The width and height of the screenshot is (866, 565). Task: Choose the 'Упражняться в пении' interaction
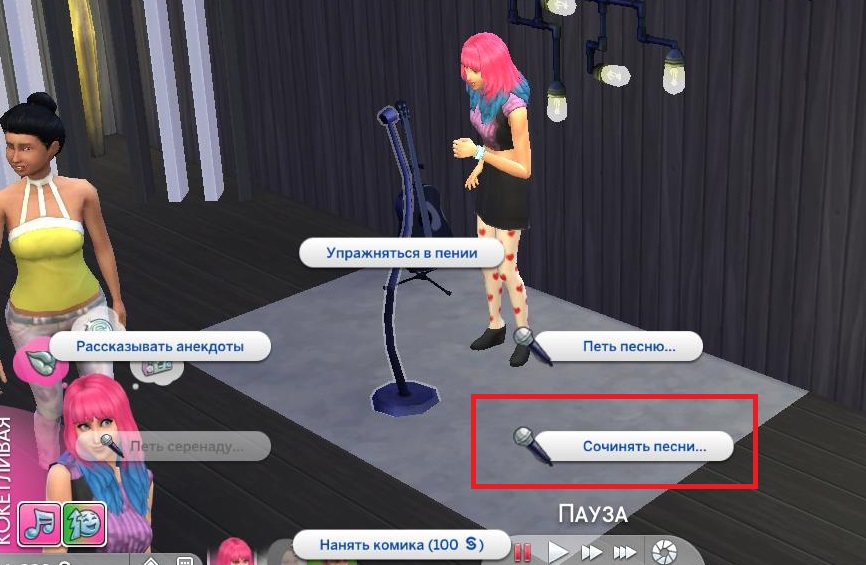(401, 253)
